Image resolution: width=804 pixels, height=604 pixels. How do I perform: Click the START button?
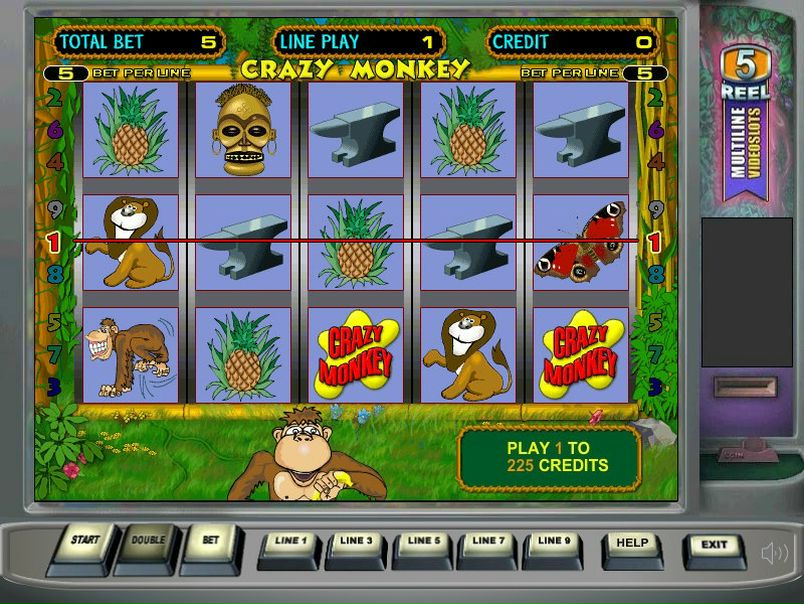[84, 545]
